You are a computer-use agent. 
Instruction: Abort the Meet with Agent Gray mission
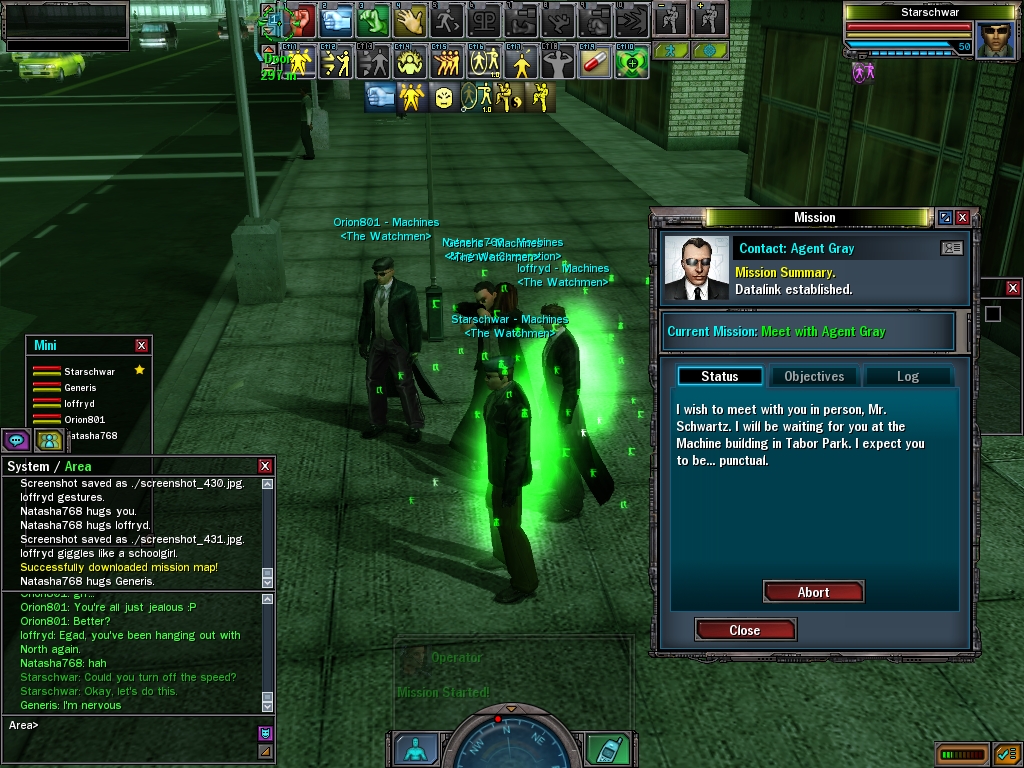click(813, 592)
